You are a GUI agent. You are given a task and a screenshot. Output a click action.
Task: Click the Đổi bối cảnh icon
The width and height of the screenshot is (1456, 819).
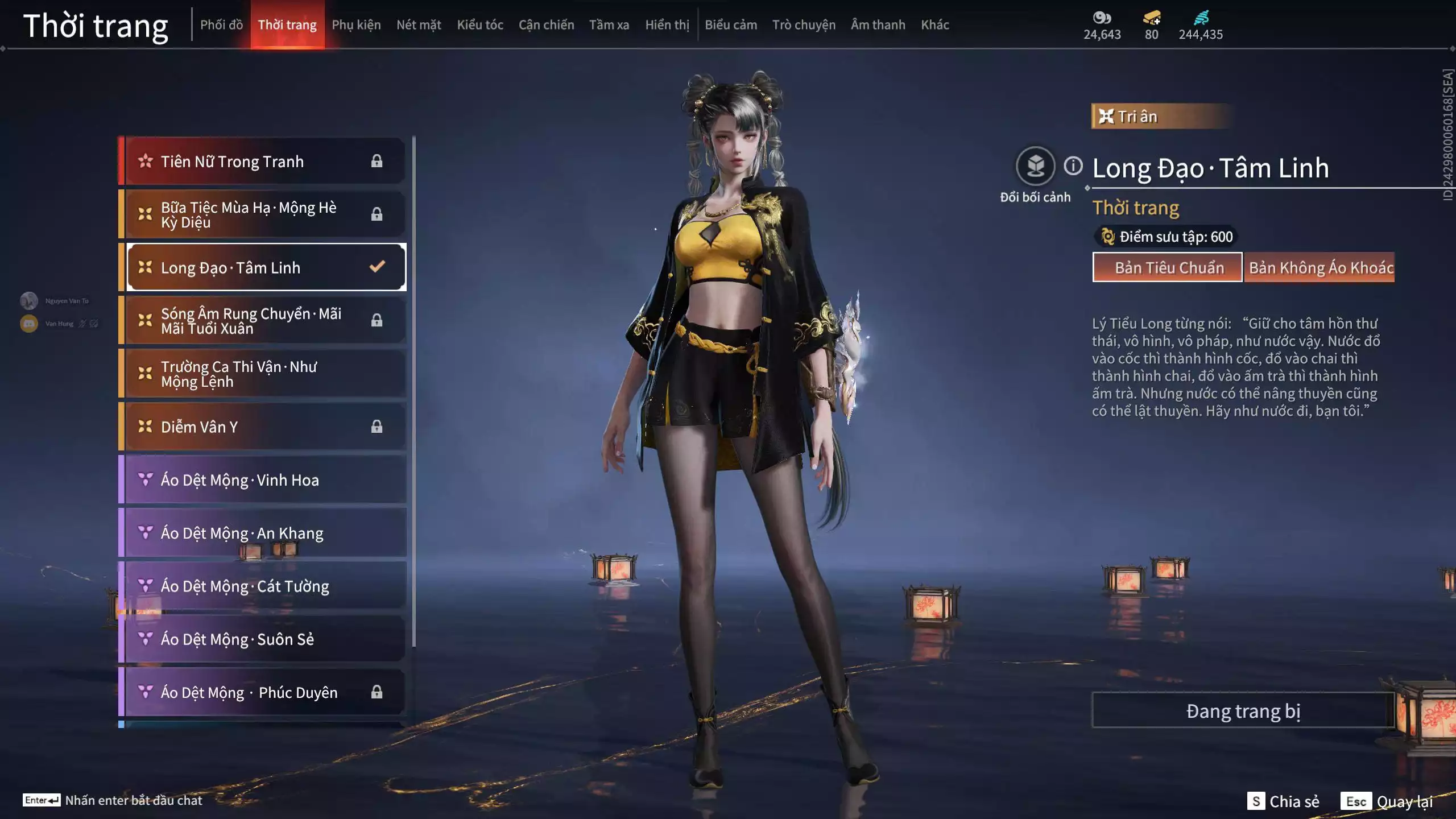point(1035,166)
